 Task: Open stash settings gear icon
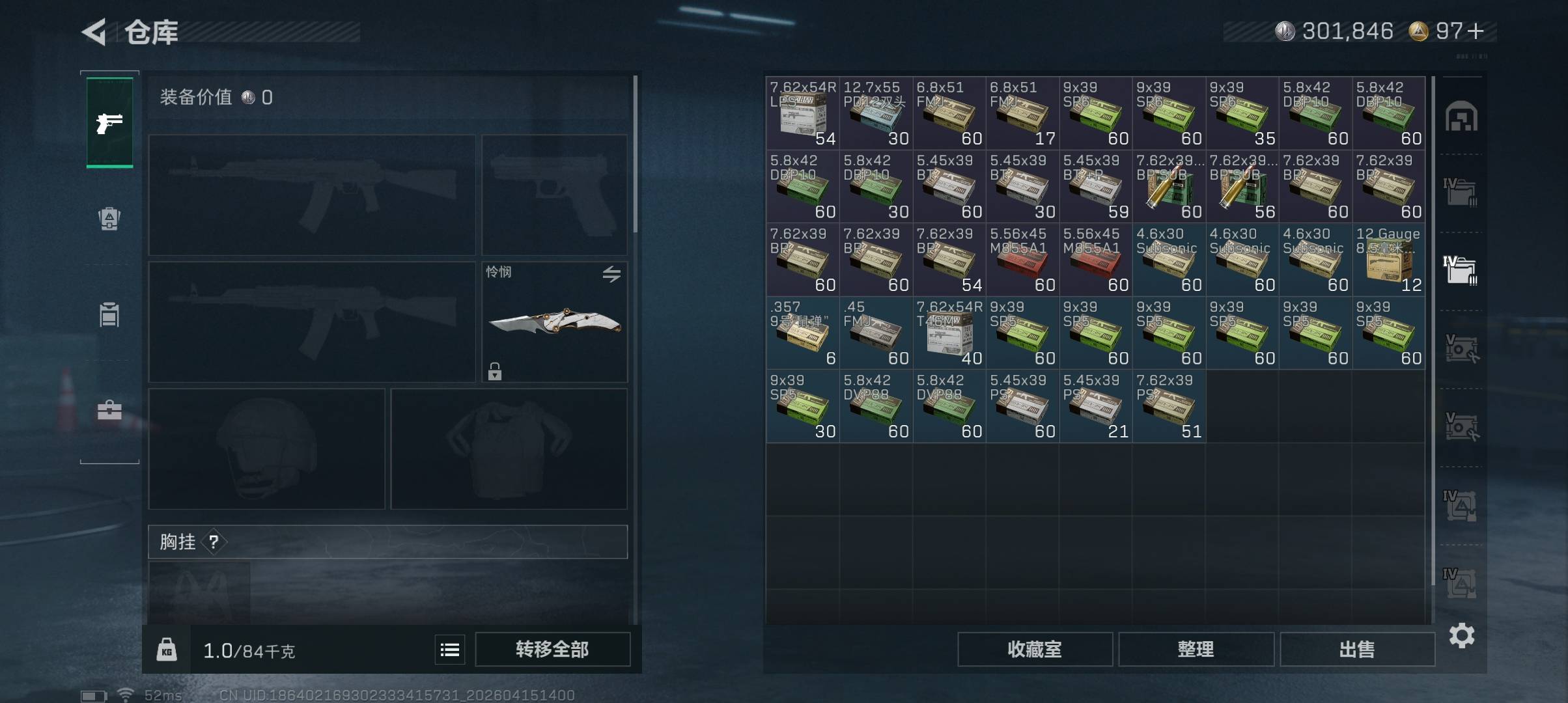tap(1461, 635)
